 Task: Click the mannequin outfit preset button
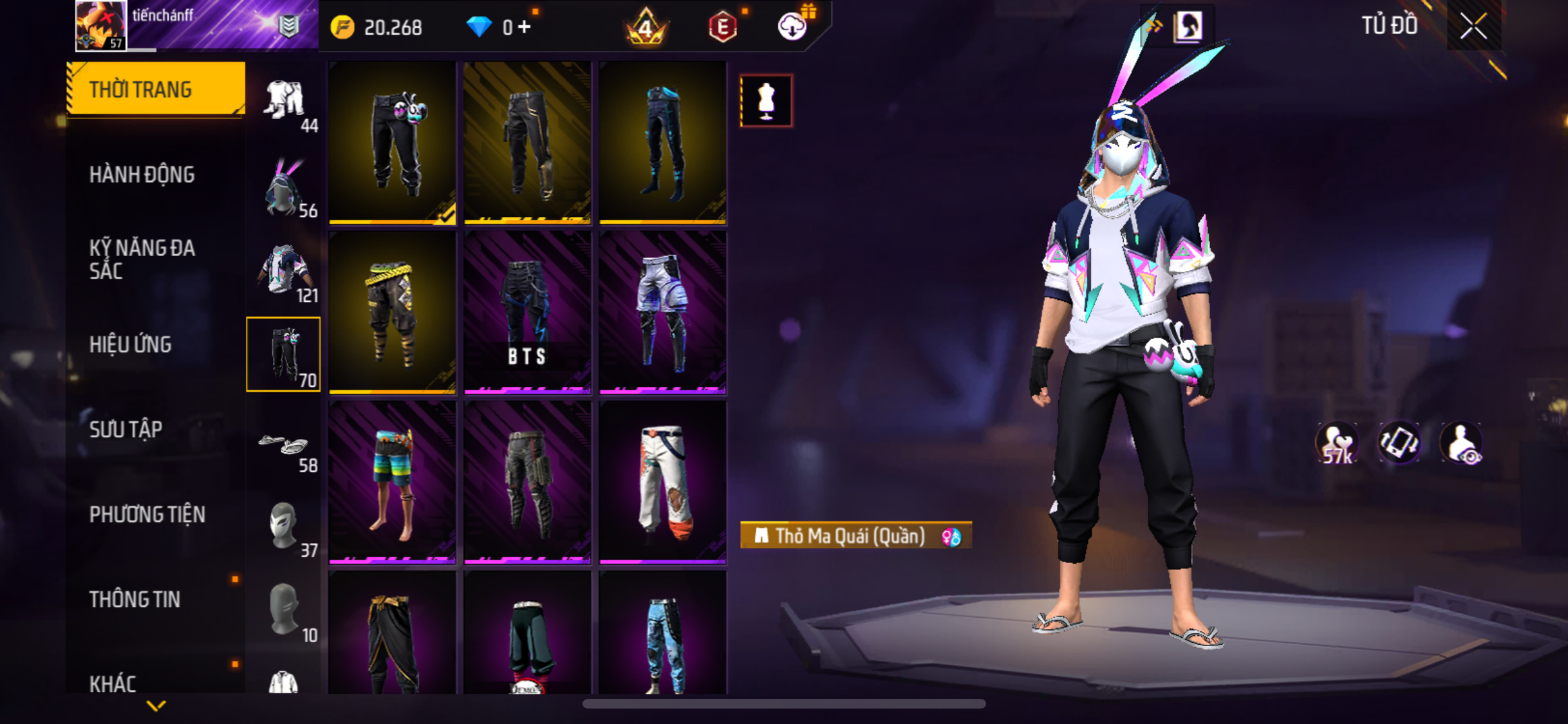766,101
